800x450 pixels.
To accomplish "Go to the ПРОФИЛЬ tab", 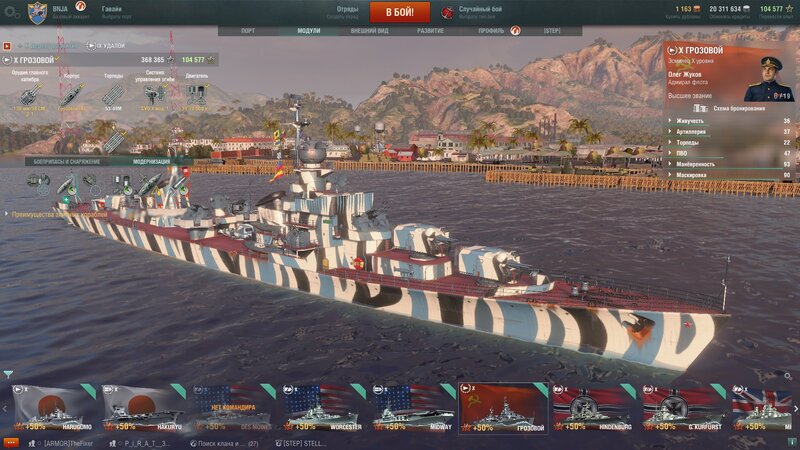I will click(x=491, y=31).
